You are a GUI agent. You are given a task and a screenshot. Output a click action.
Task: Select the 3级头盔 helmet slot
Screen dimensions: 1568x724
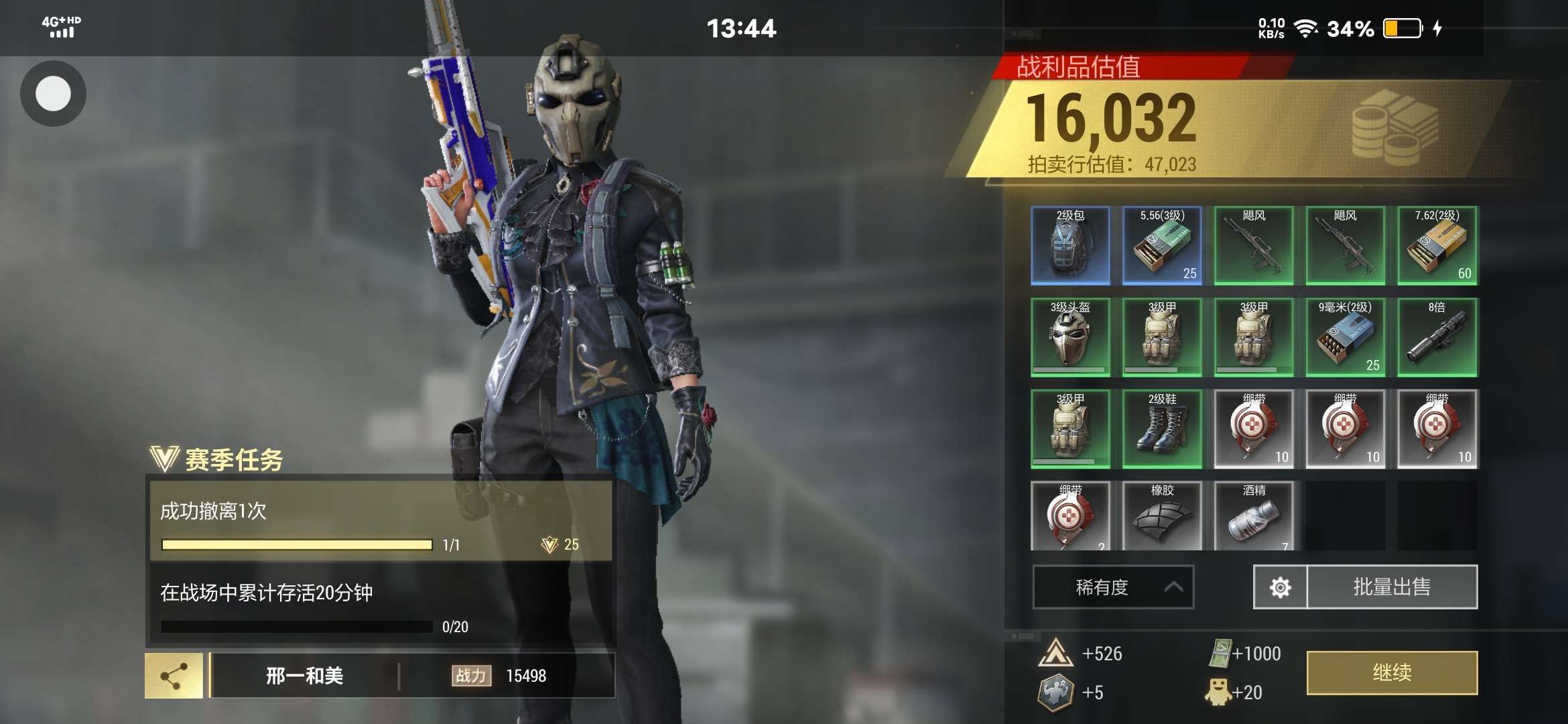point(1070,337)
